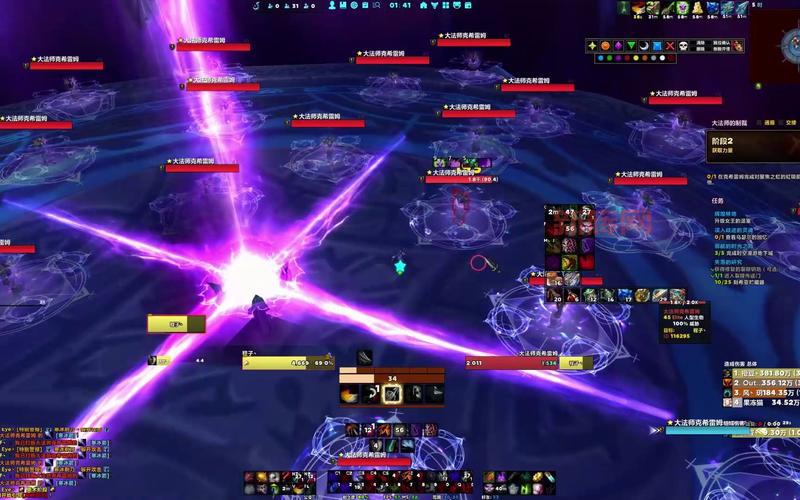Viewport: 800px width, 500px height.
Task: Select the white skull raid marker
Action: (684, 46)
